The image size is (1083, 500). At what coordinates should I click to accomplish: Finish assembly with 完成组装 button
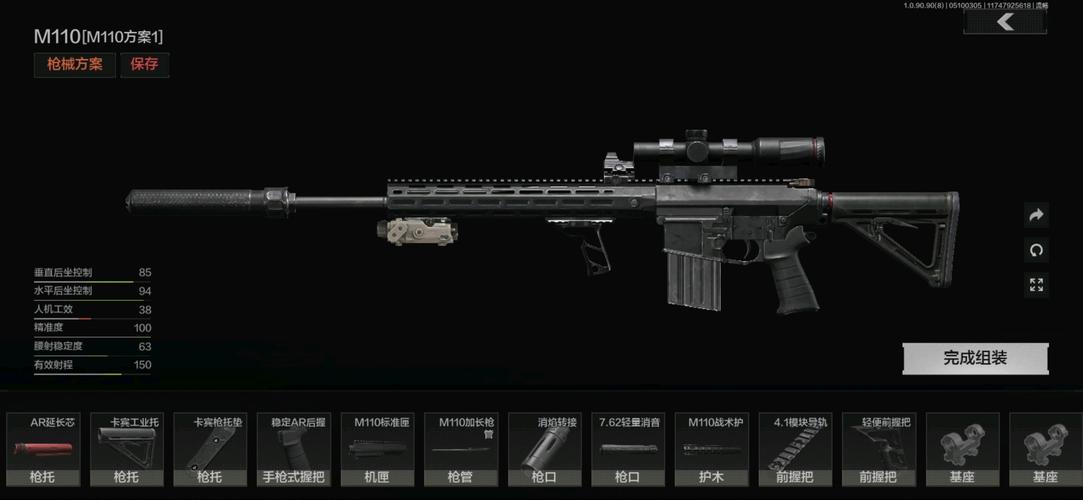click(x=975, y=358)
